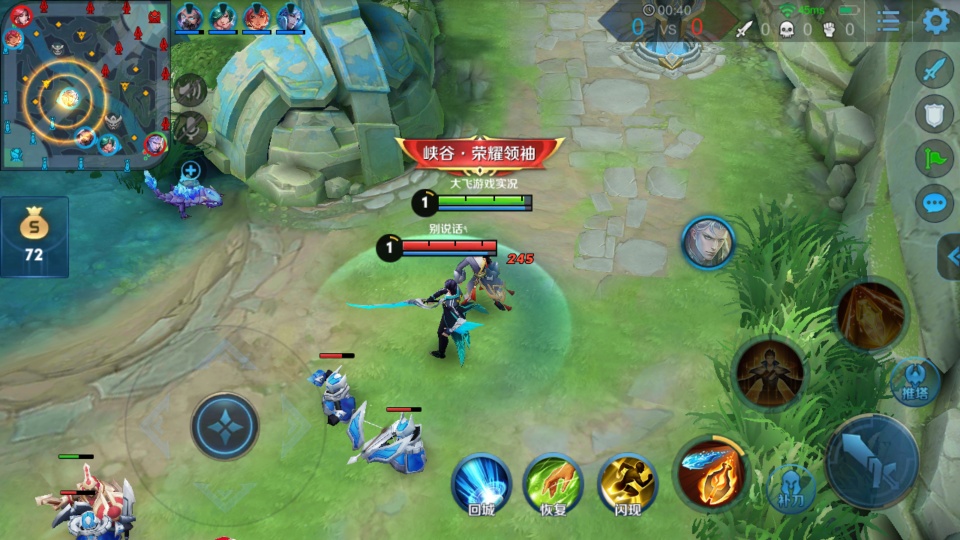Activate the standing figure second skill
This screenshot has height=540, width=960.
(x=770, y=373)
